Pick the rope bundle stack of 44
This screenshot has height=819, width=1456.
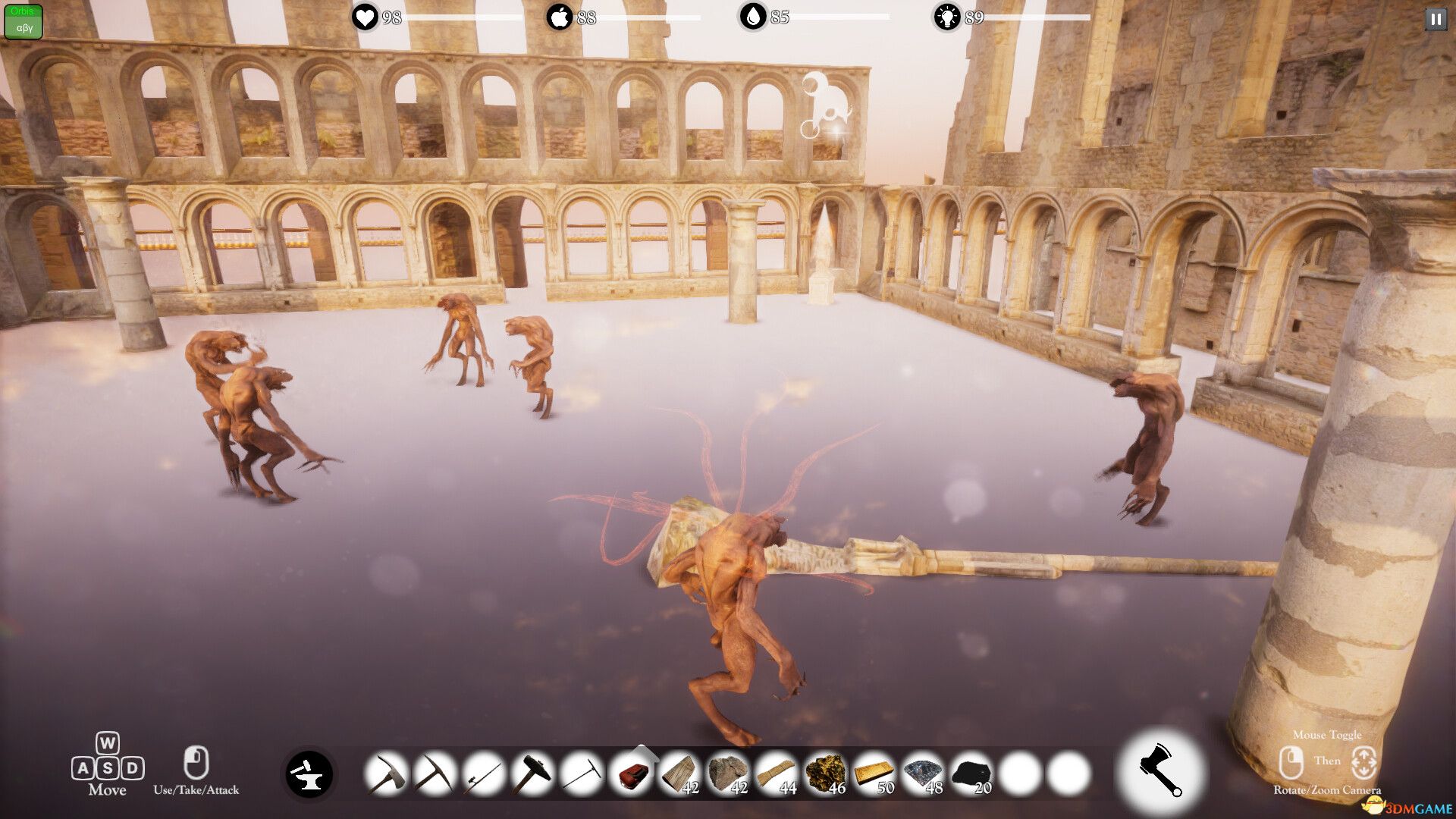click(777, 774)
